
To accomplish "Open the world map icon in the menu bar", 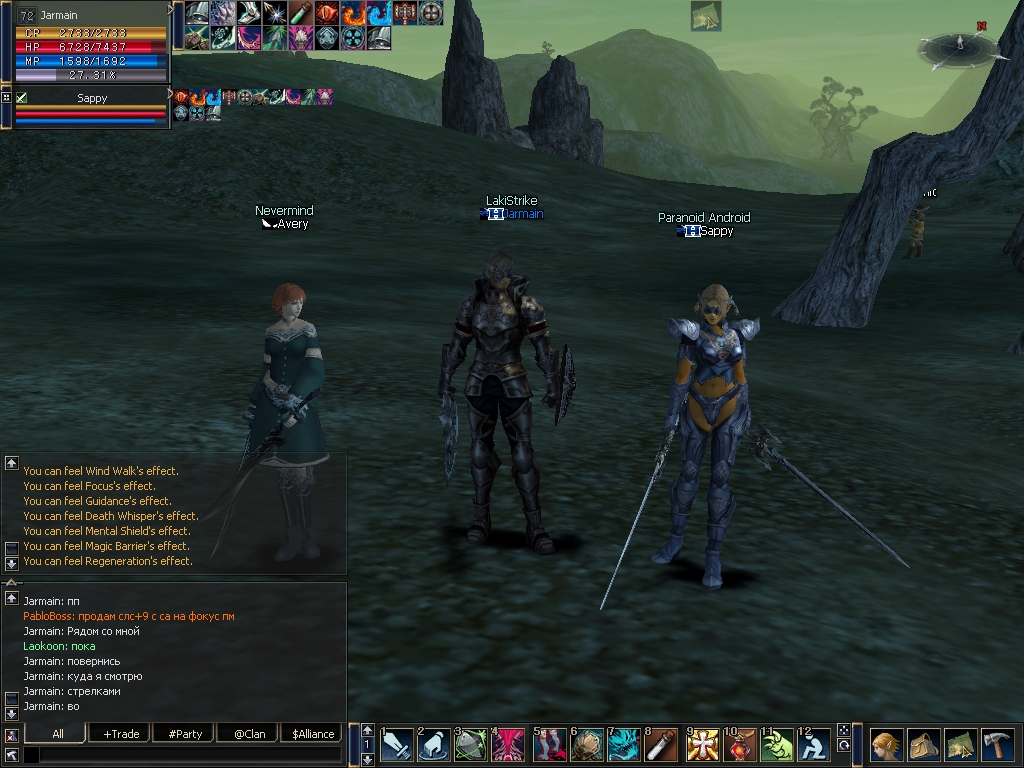I will [961, 745].
